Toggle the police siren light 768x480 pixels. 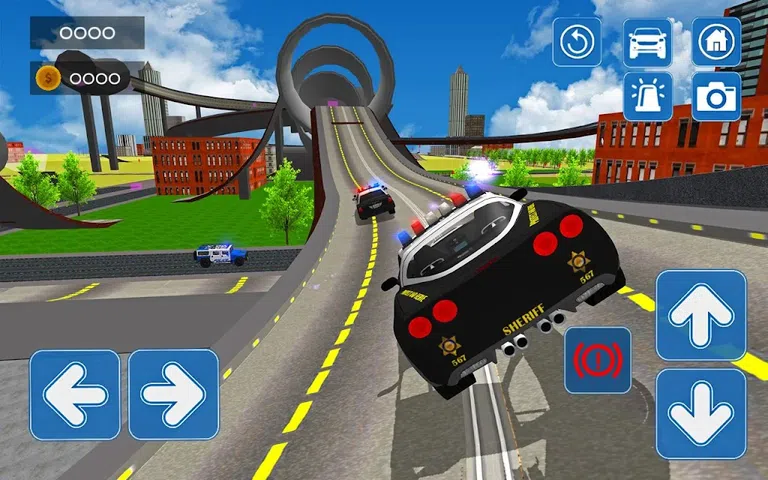pyautogui.click(x=647, y=96)
